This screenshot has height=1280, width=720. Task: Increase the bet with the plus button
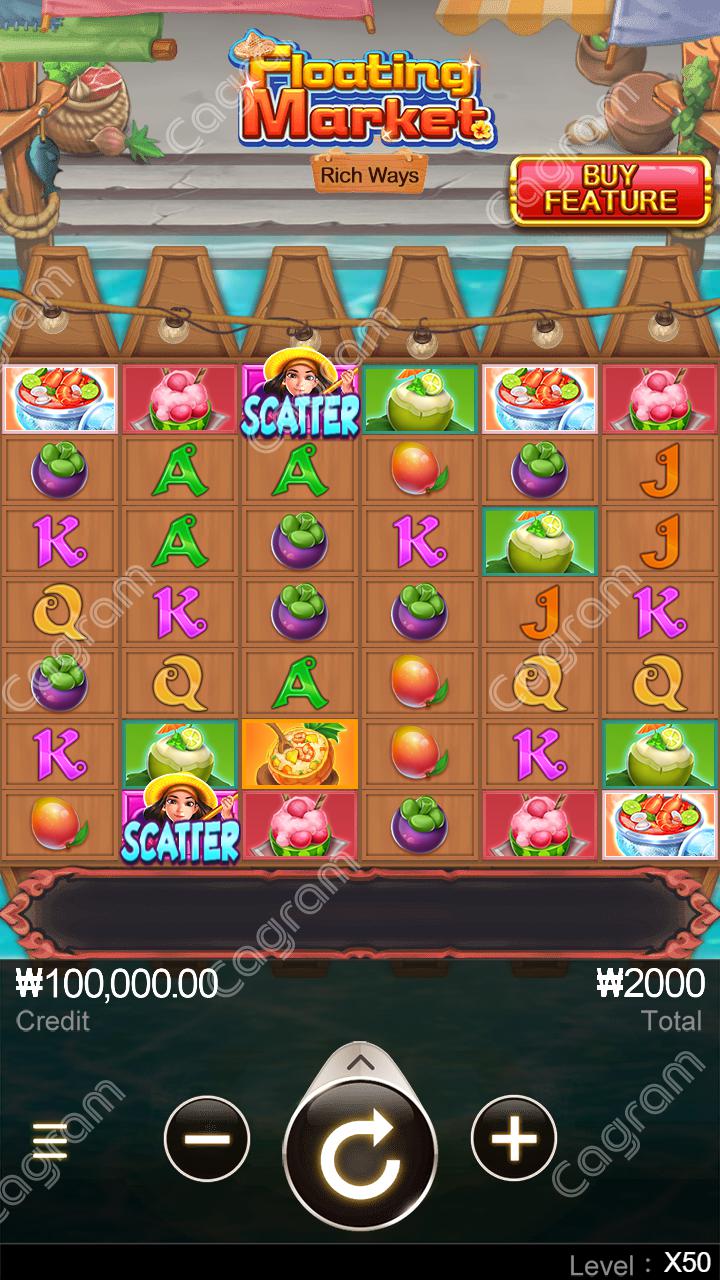point(514,1138)
